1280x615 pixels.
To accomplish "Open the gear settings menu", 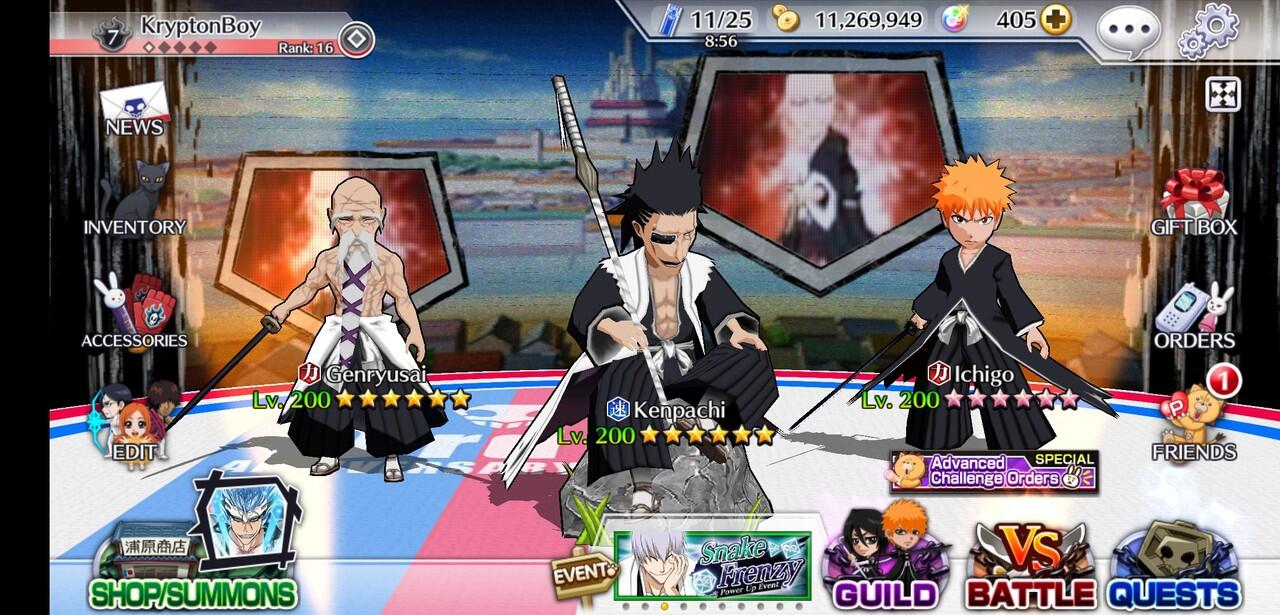I will click(x=1208, y=30).
